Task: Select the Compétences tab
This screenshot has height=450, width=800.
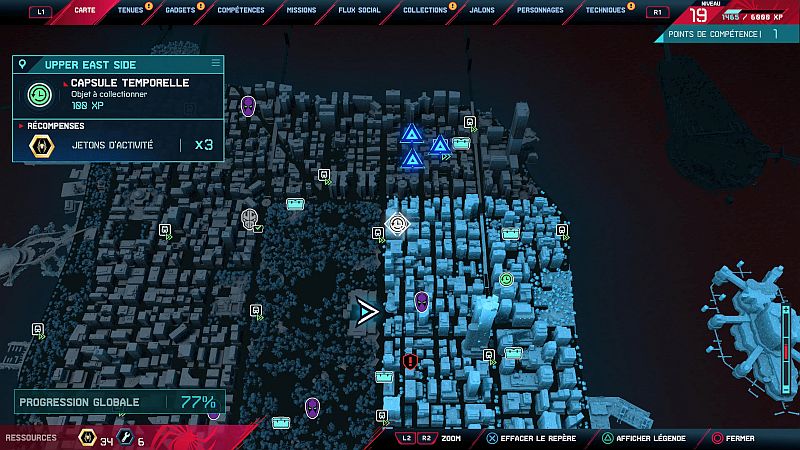Action: [240, 10]
